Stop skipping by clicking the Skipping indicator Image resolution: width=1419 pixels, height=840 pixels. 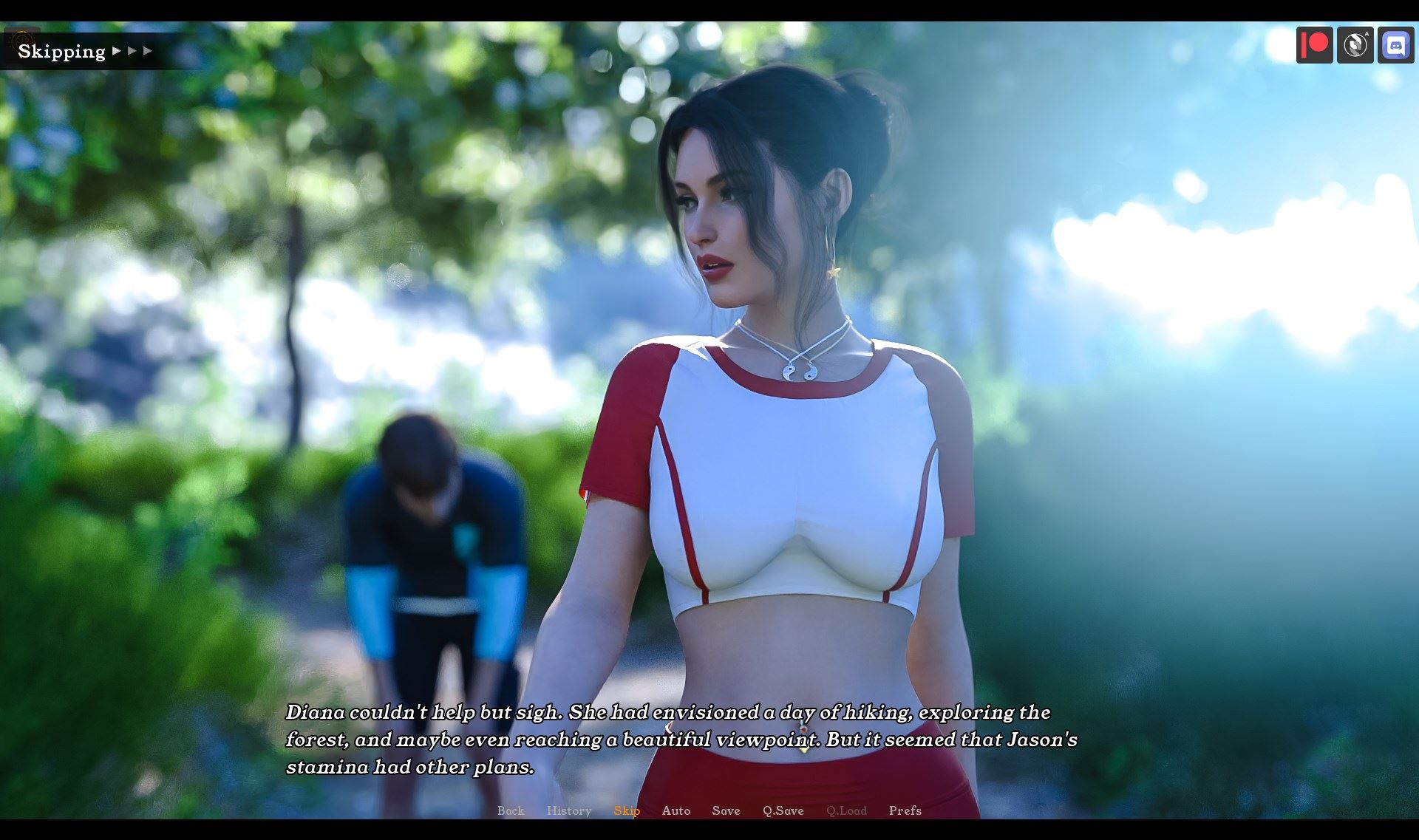coord(61,50)
